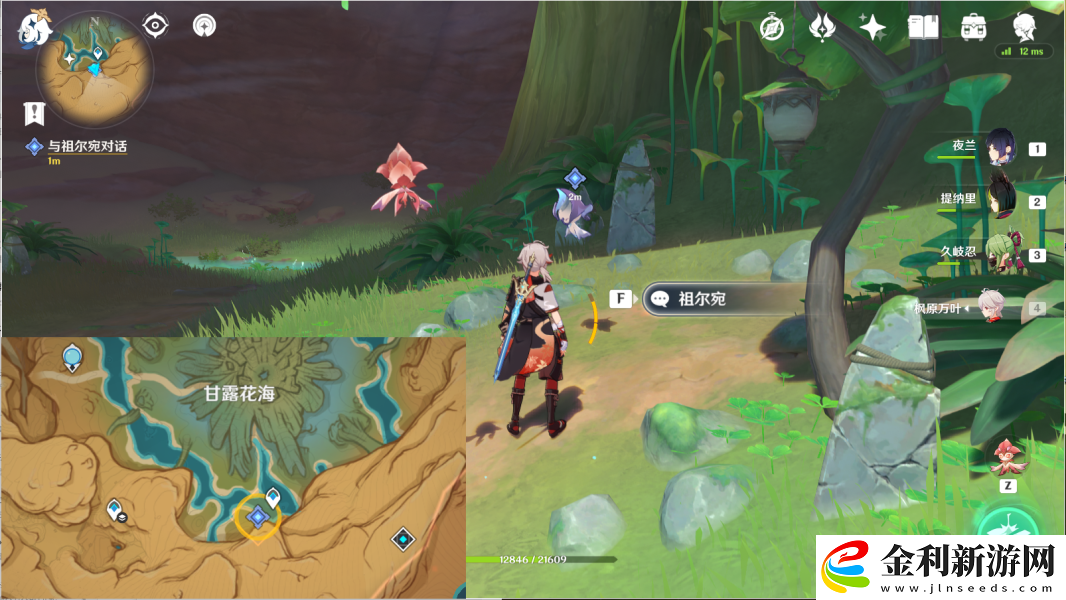This screenshot has width=1066, height=600.
Task: Open the backpack inventory icon
Action: click(973, 27)
